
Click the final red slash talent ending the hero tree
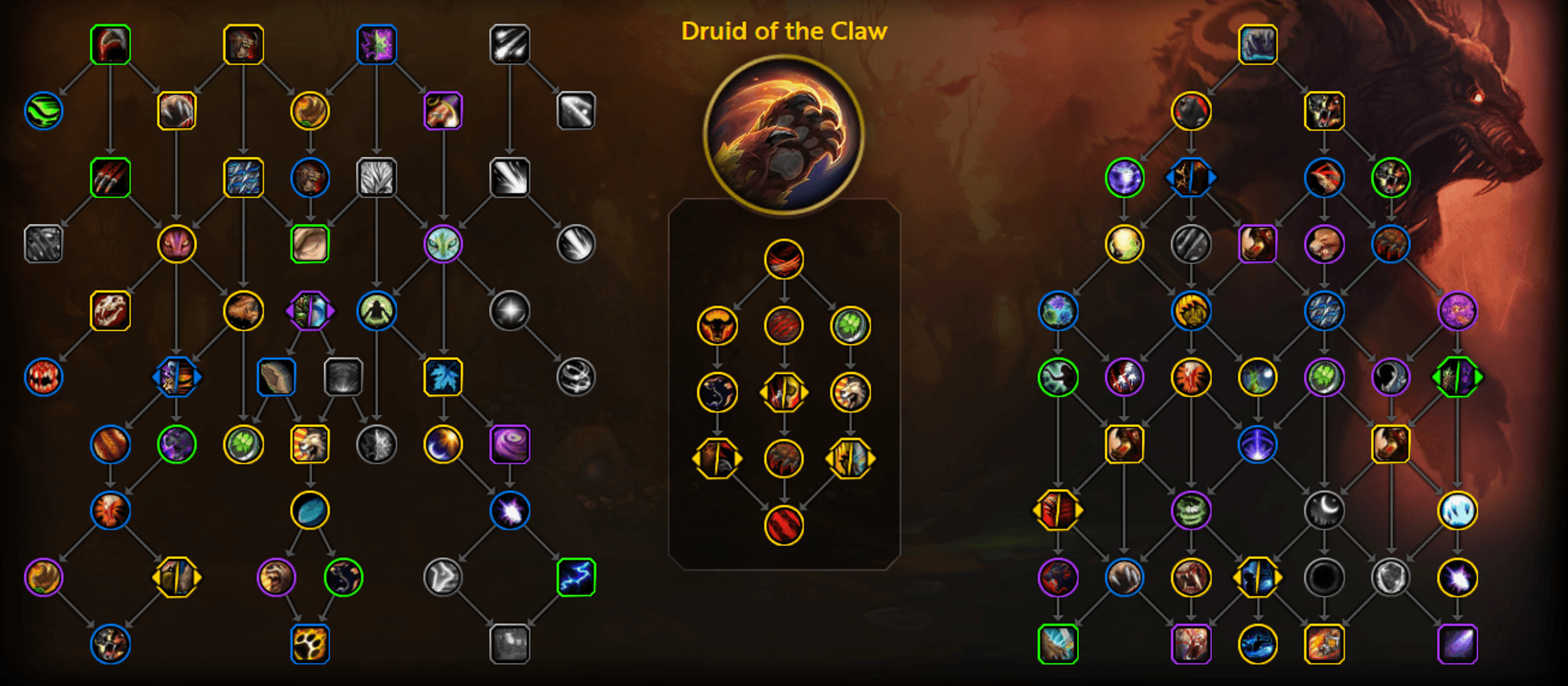pyautogui.click(x=784, y=527)
